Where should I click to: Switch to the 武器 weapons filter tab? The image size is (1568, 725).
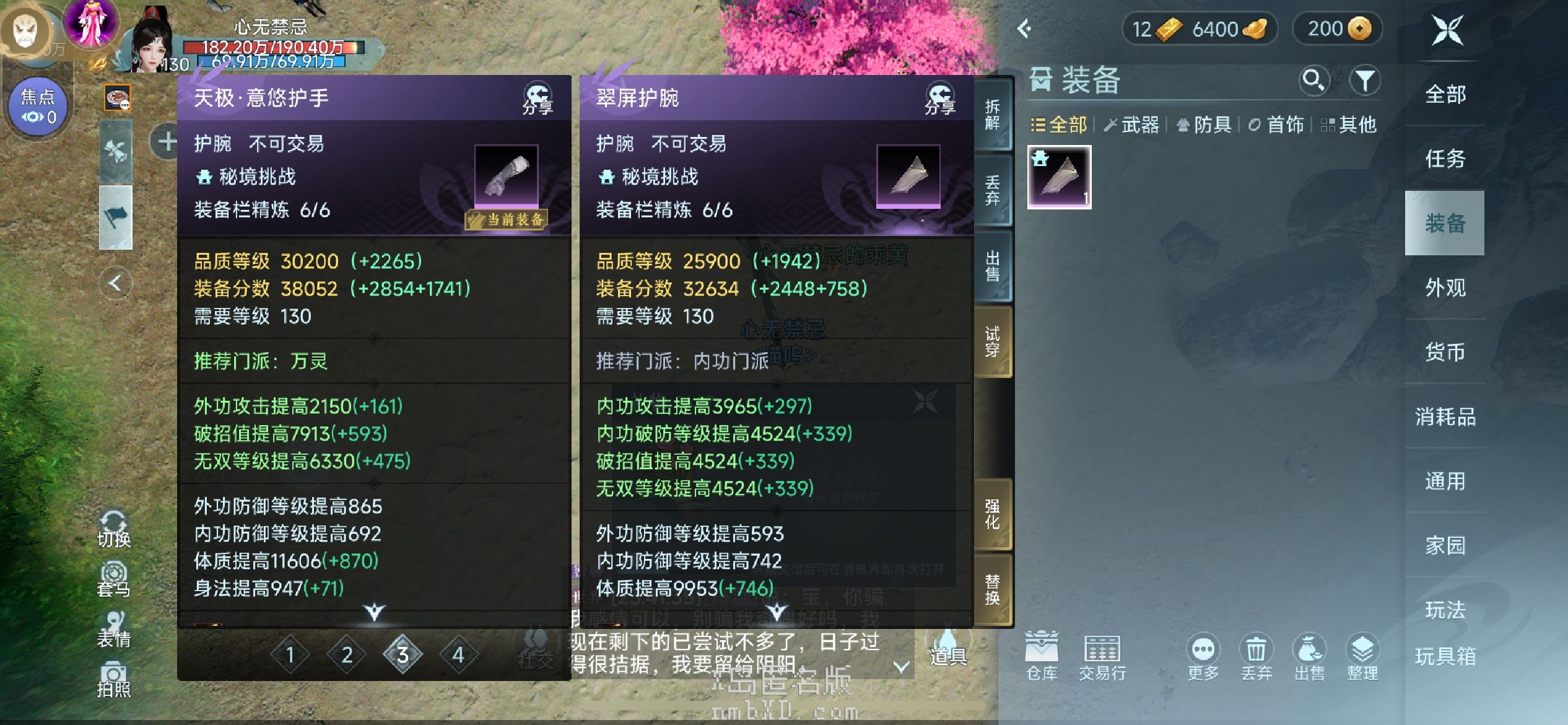(1131, 125)
